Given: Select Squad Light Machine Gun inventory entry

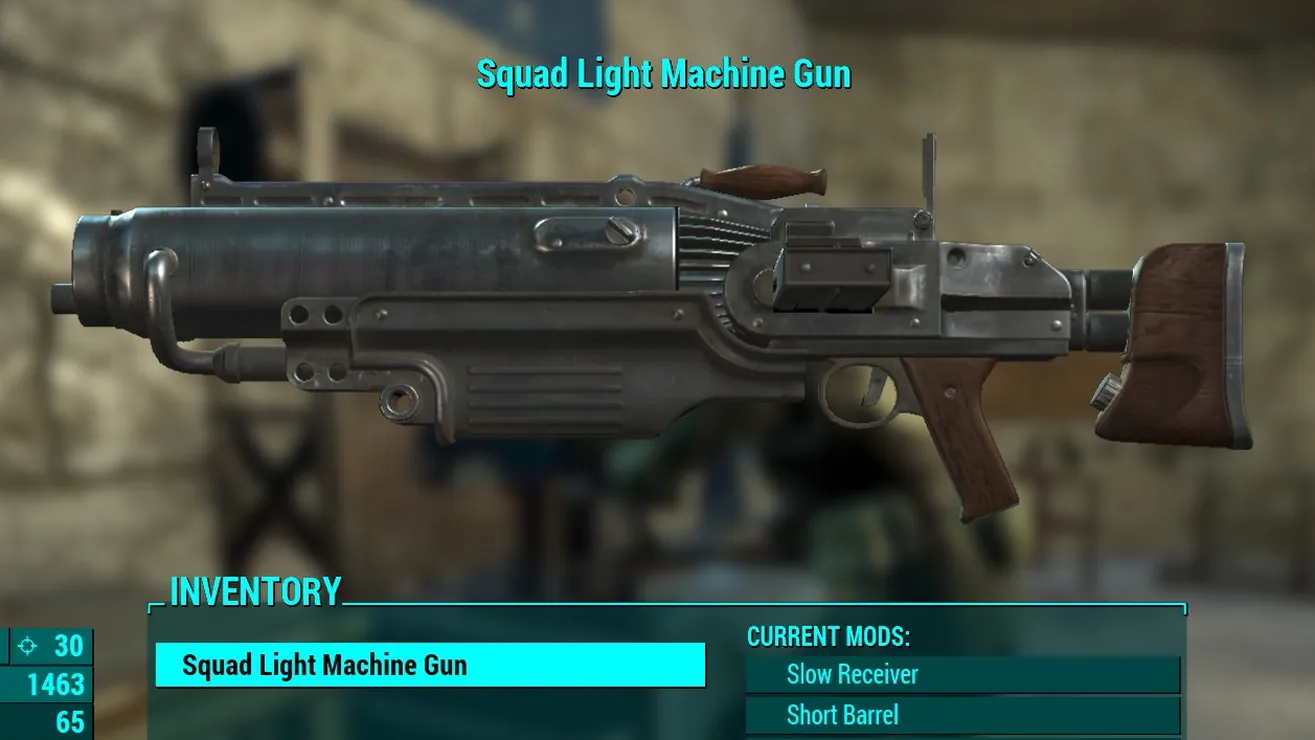Looking at the screenshot, I should coord(430,666).
